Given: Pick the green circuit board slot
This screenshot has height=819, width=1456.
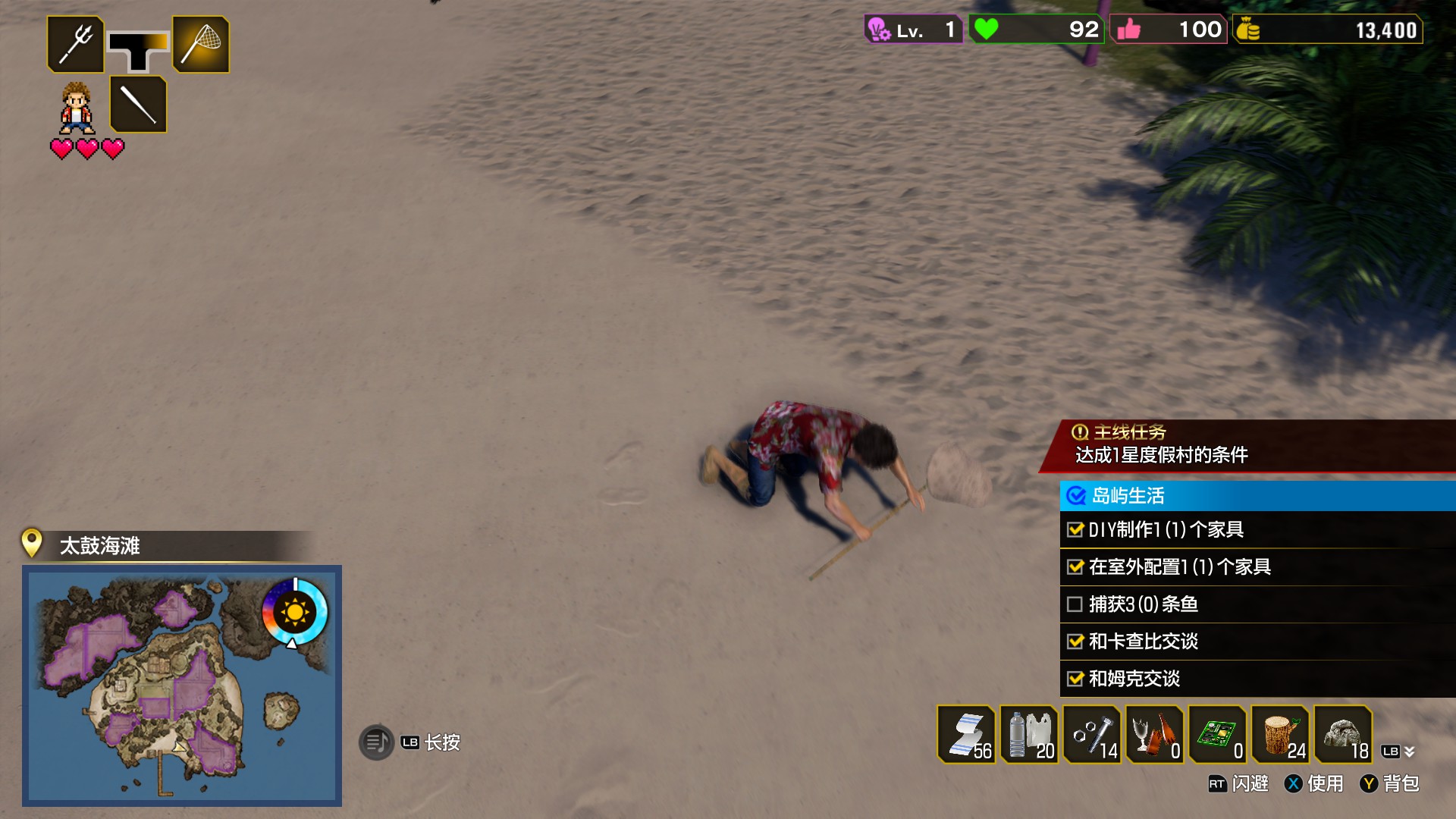Looking at the screenshot, I should tap(1217, 734).
